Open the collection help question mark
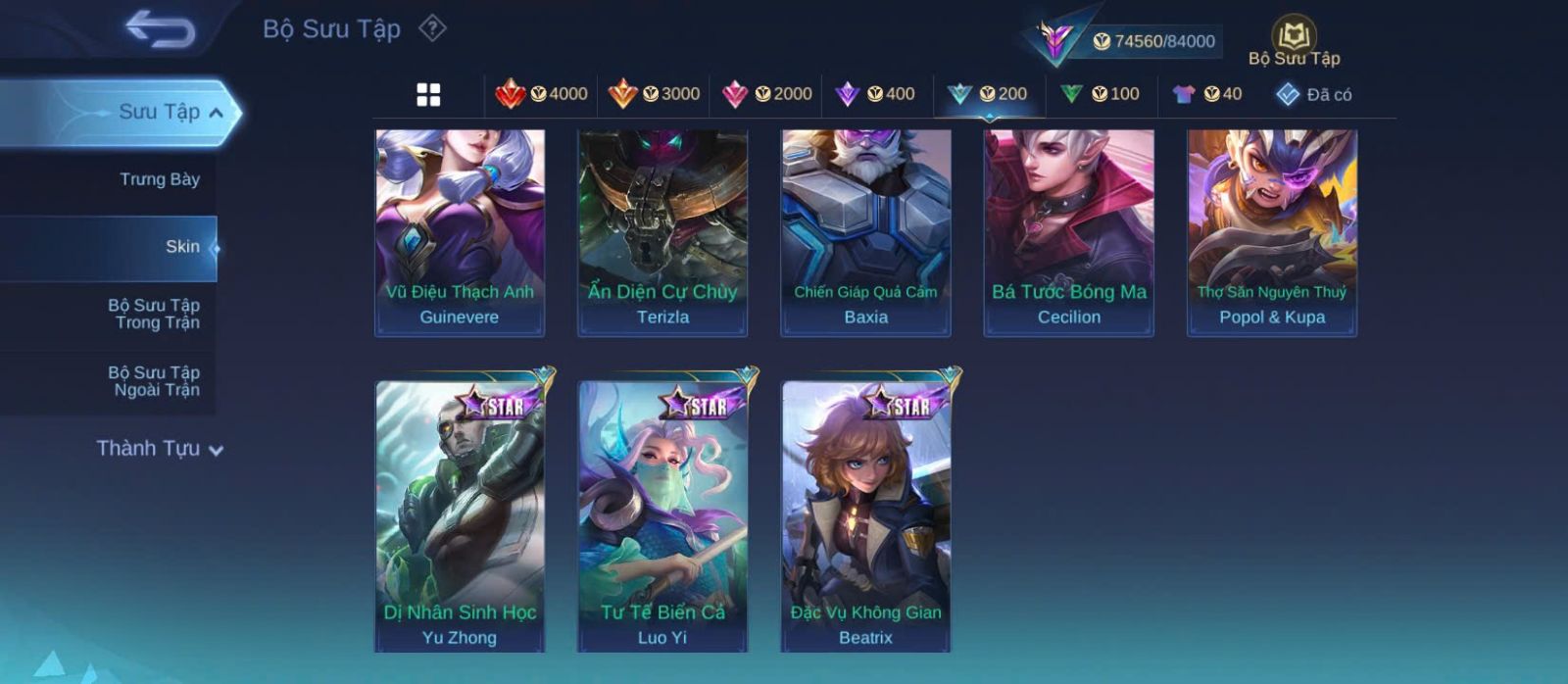 click(432, 28)
